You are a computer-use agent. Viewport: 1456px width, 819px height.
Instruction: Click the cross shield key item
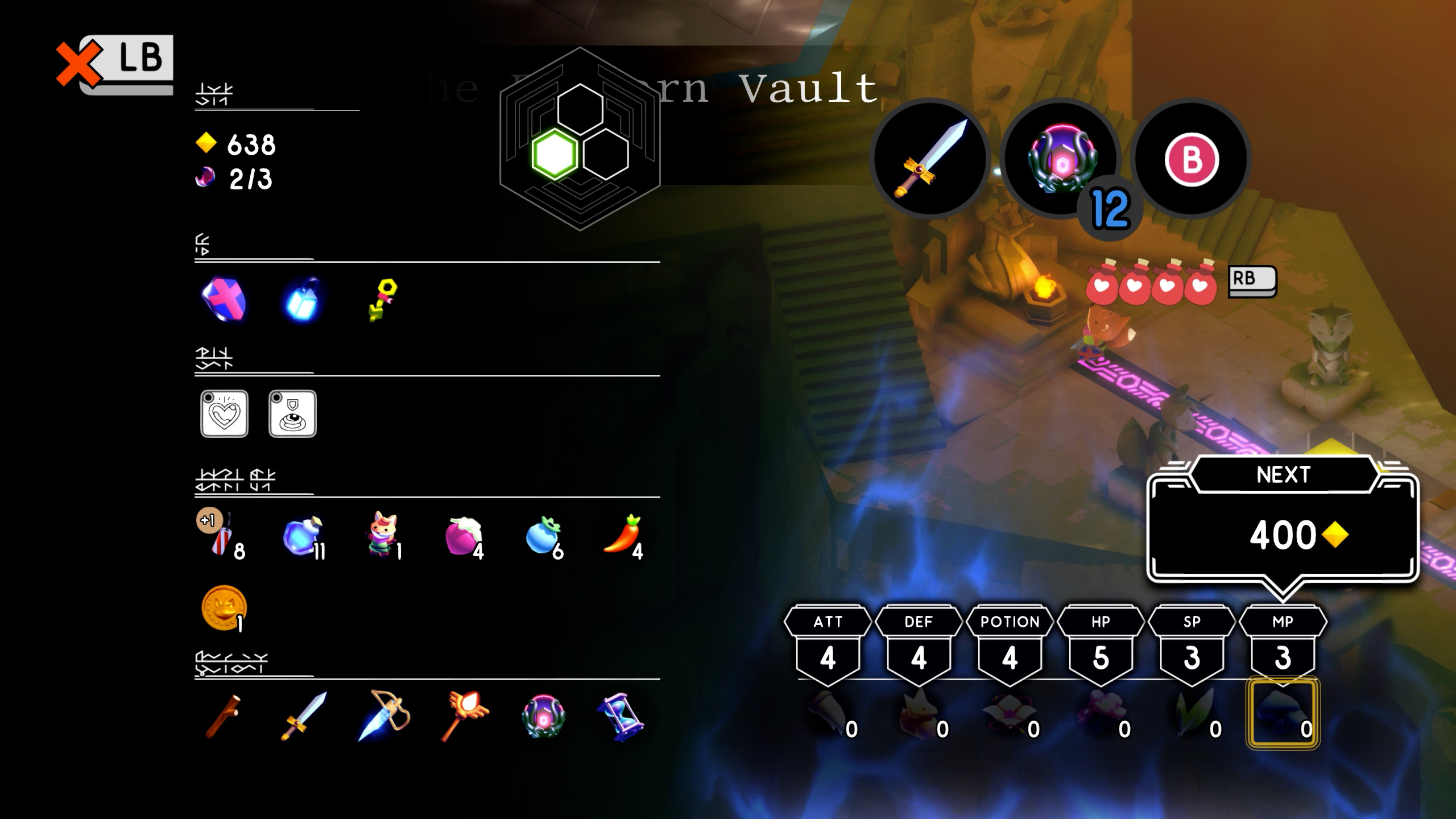[224, 299]
